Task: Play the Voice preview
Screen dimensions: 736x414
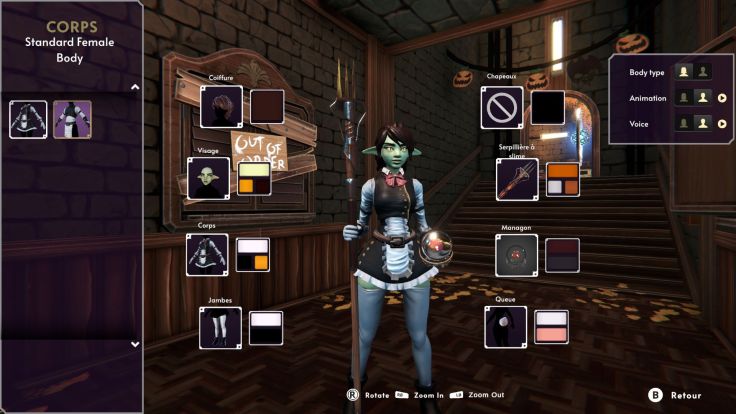Action: coord(721,124)
